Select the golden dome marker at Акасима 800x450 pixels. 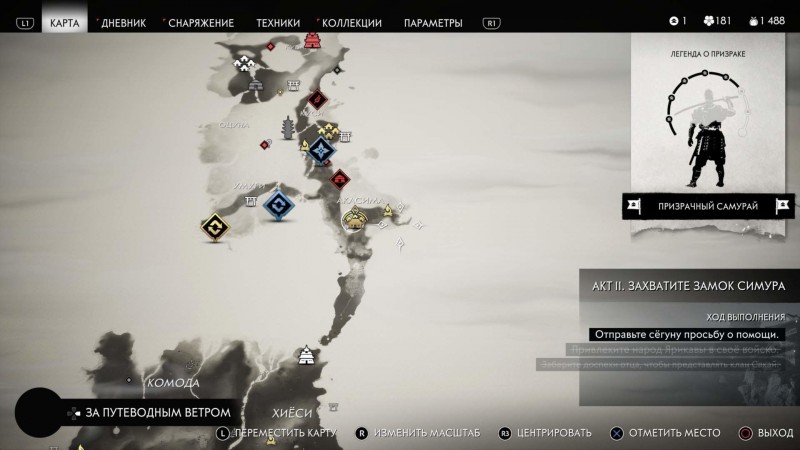click(354, 220)
